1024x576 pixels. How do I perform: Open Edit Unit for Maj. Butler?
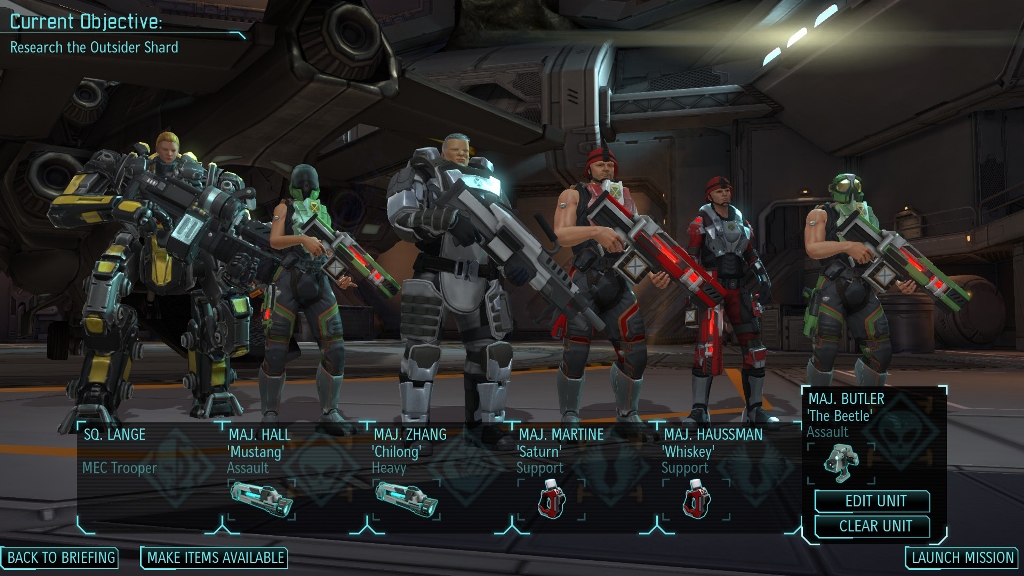tap(872, 501)
